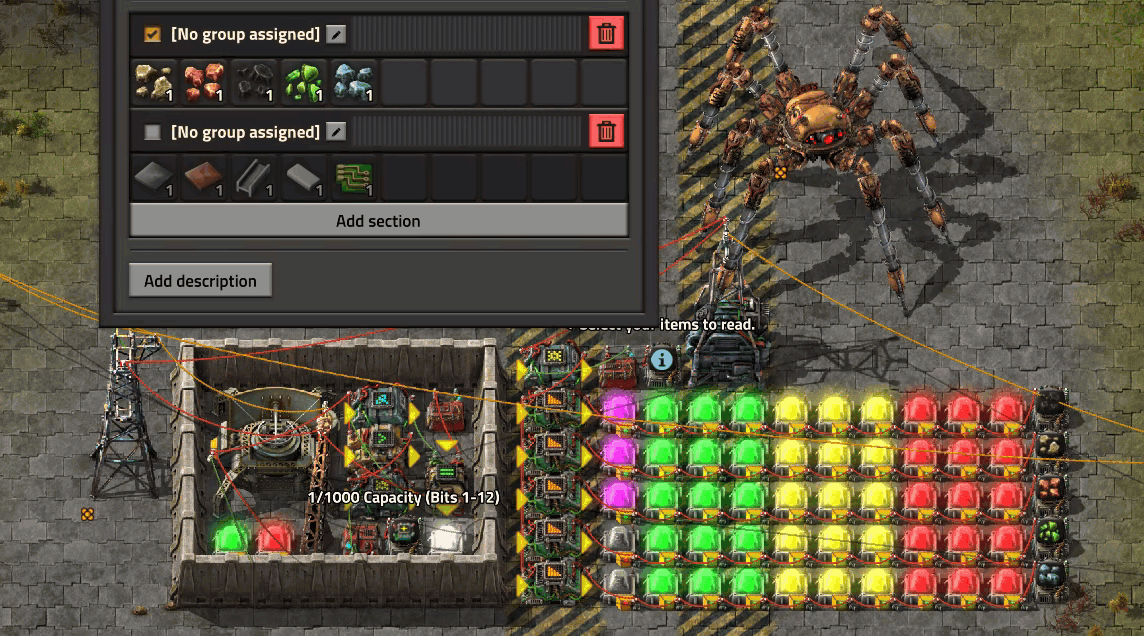Delete the section containing the electronic circuit

(606, 132)
